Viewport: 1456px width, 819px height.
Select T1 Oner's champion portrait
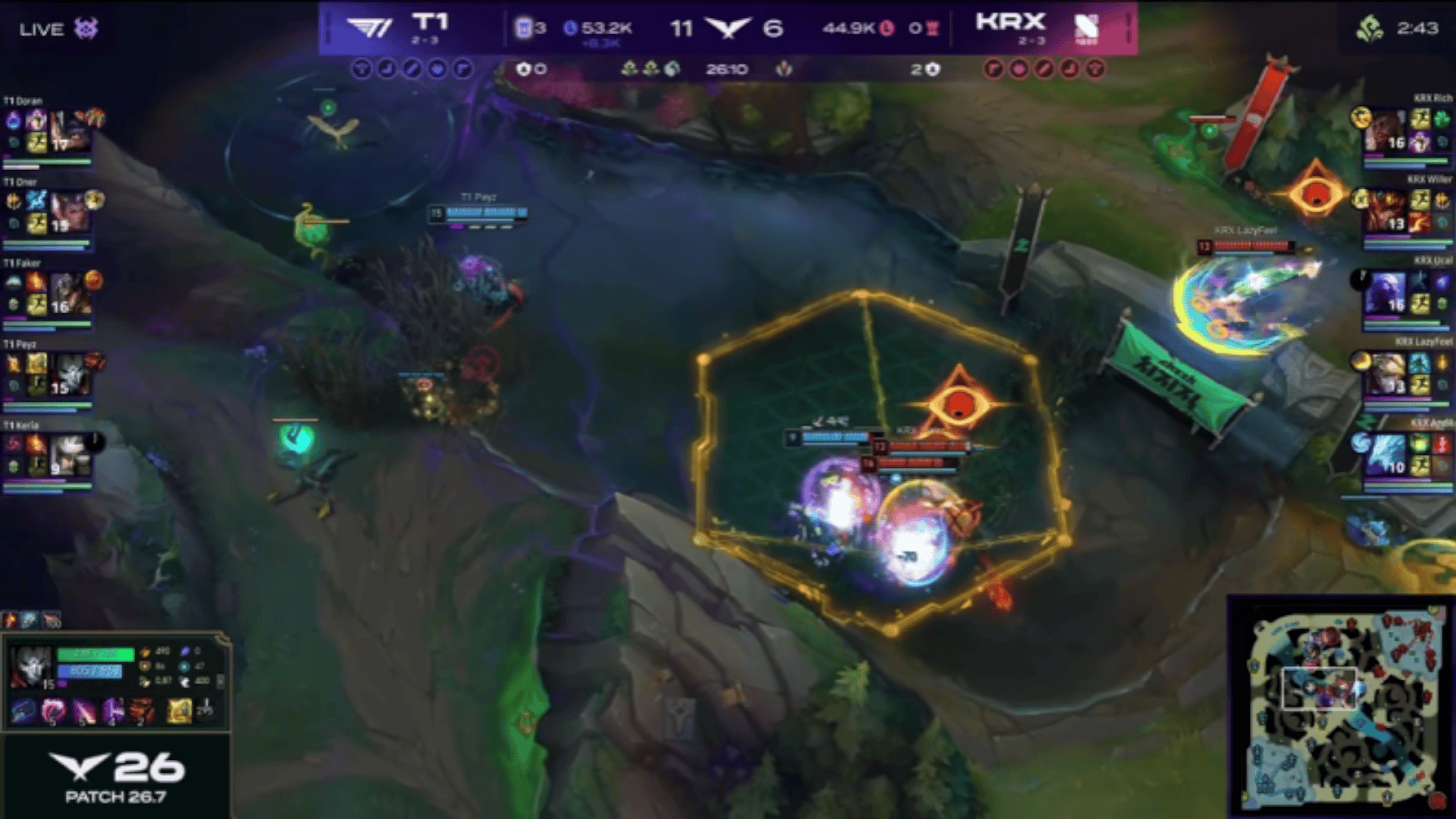(x=70, y=212)
